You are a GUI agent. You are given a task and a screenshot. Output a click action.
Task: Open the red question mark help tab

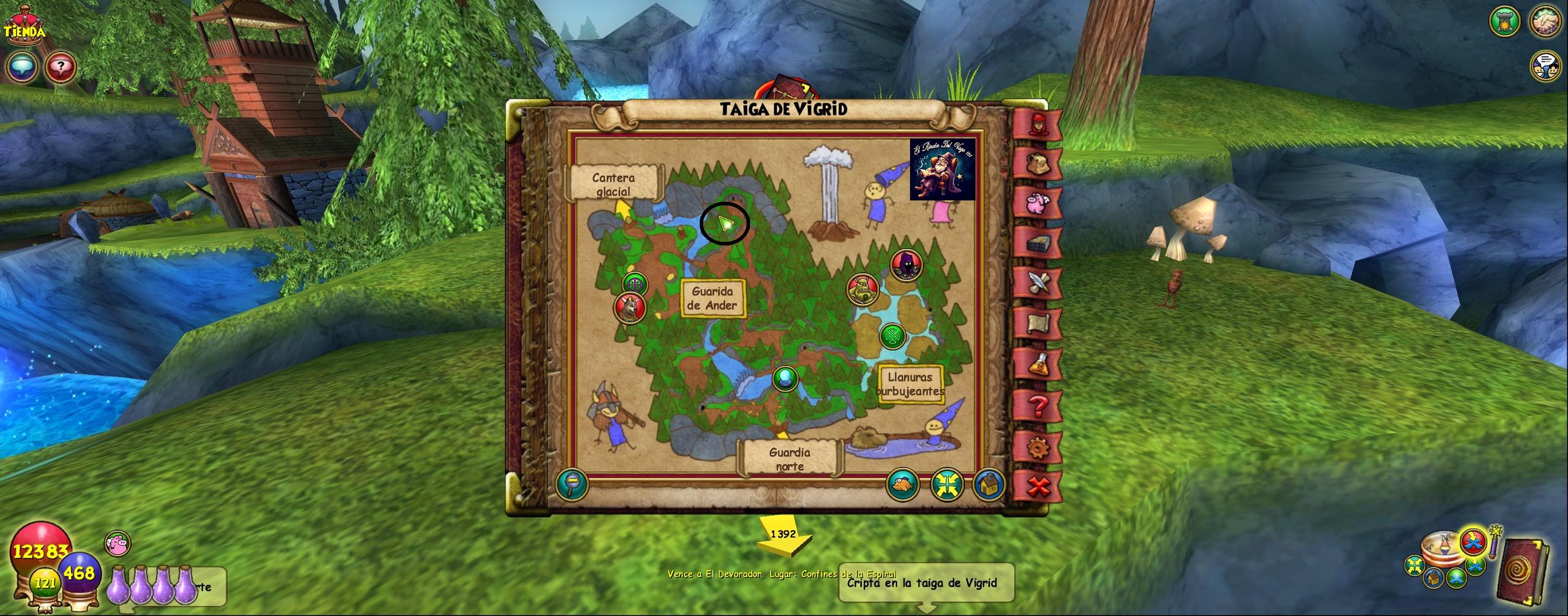click(x=1038, y=406)
